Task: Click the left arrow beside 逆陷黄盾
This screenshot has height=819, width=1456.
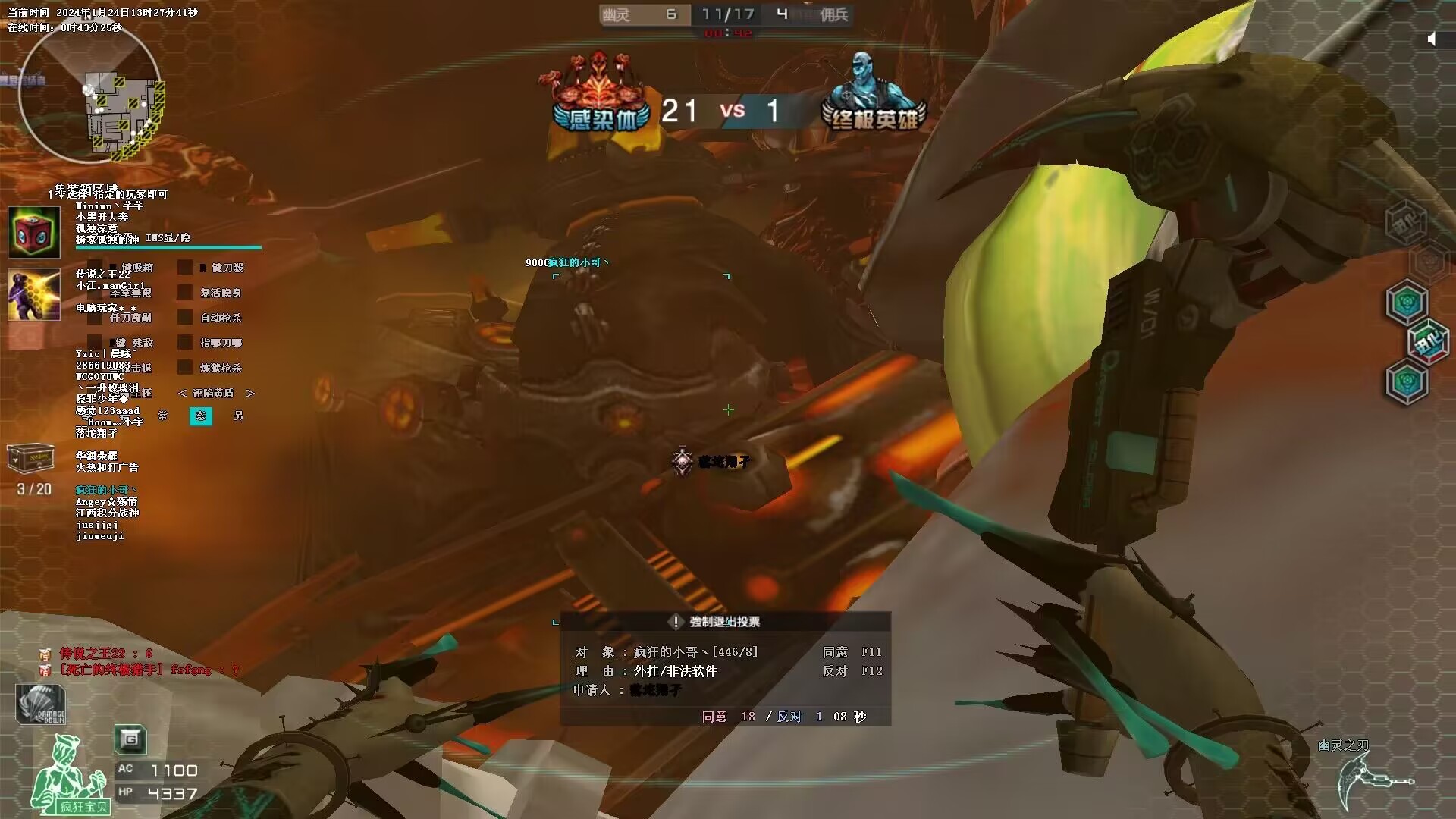Action: tap(182, 393)
